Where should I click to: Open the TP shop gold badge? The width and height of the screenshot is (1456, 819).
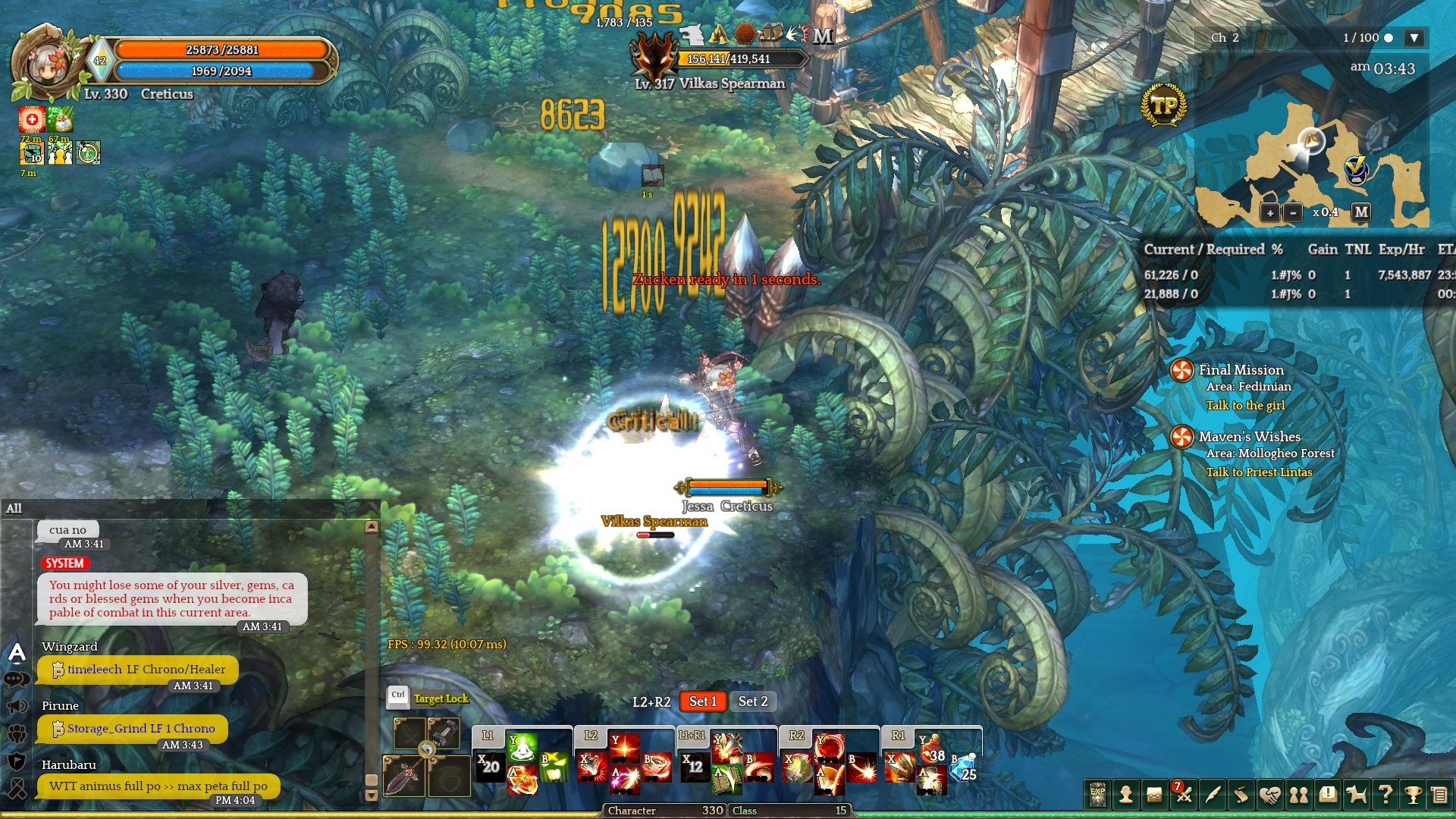tap(1163, 106)
